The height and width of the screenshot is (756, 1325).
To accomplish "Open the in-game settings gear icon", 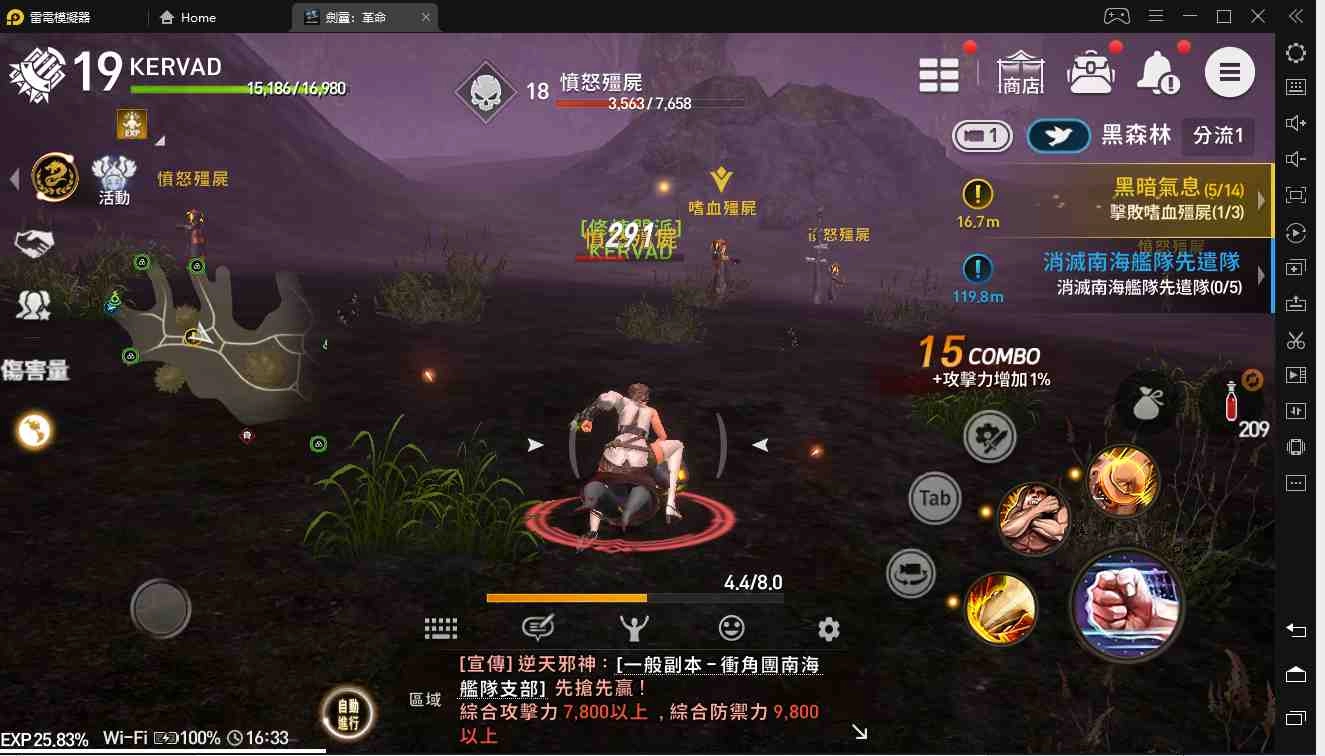I will 827,627.
